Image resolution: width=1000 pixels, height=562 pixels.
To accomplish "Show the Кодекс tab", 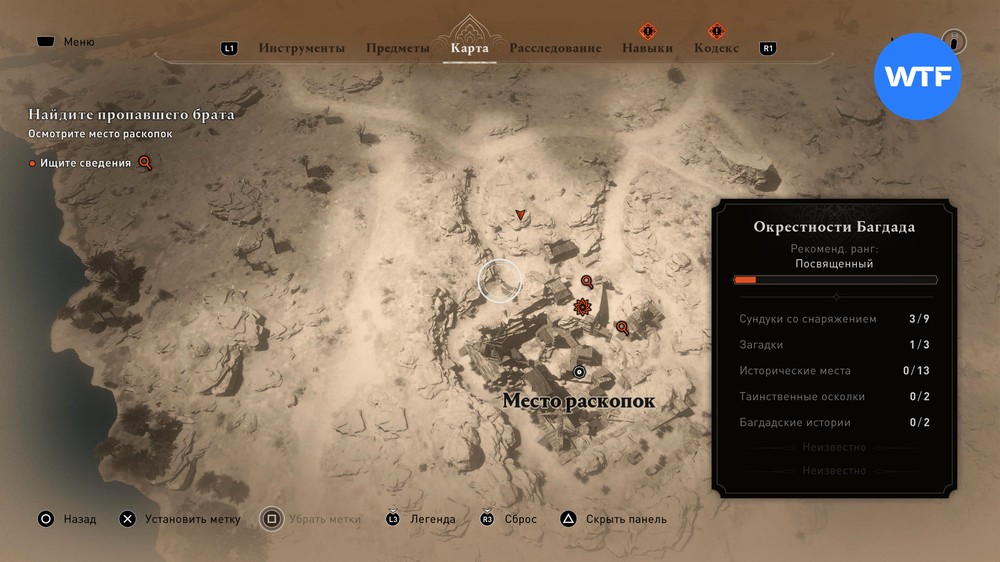I will click(716, 48).
